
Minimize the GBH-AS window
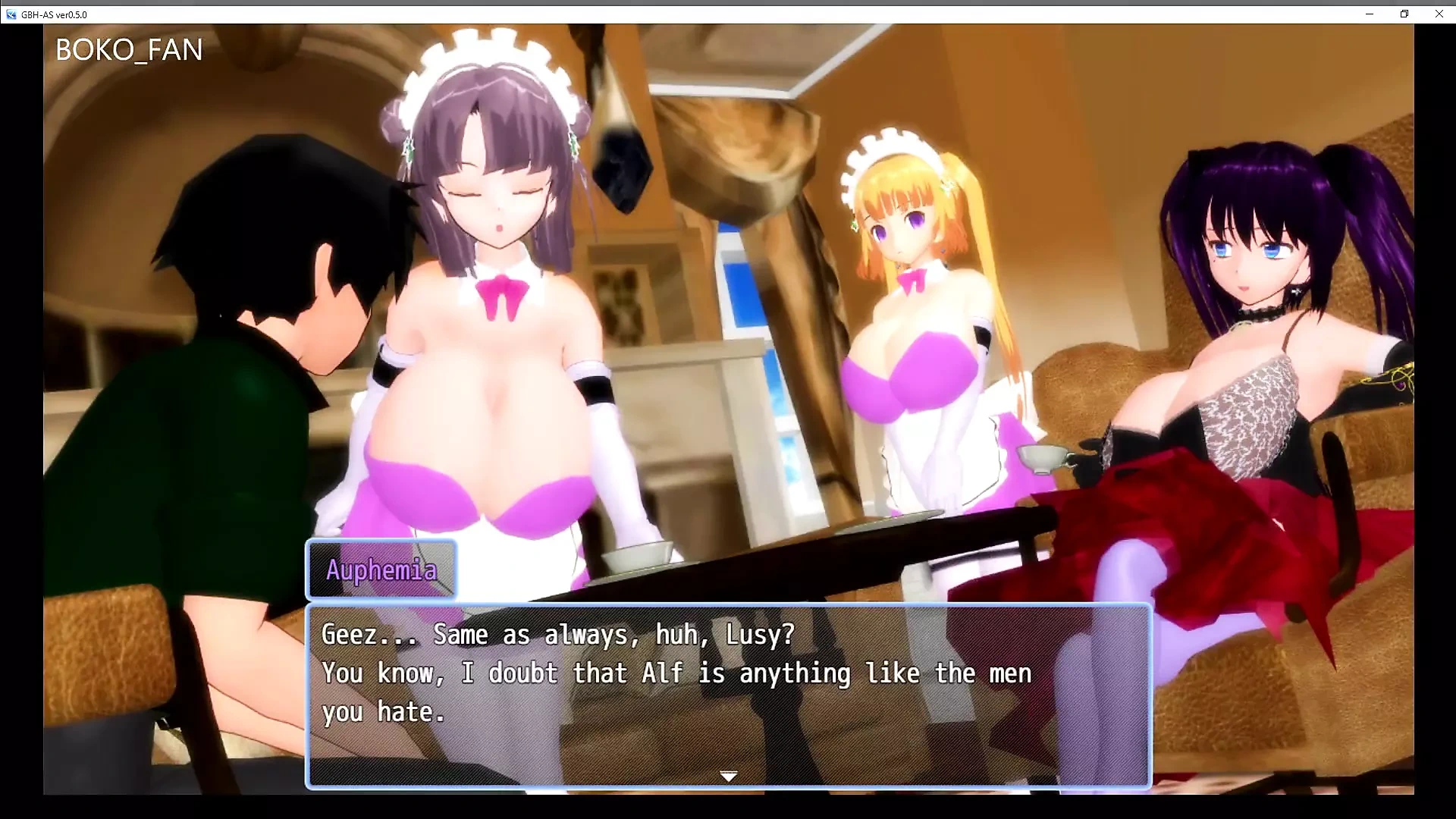pos(1370,14)
